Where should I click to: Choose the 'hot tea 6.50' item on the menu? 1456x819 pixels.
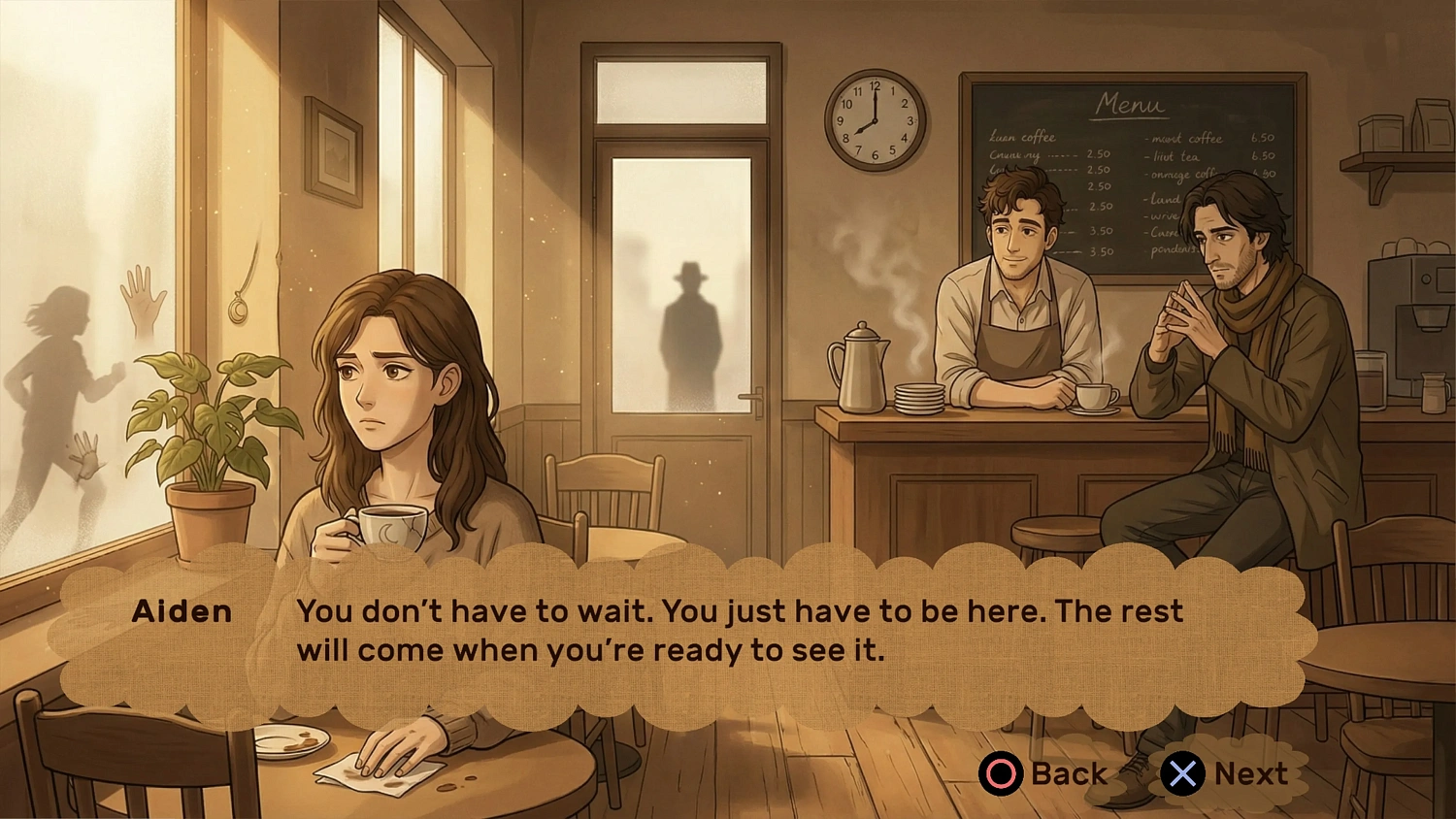[1204, 156]
